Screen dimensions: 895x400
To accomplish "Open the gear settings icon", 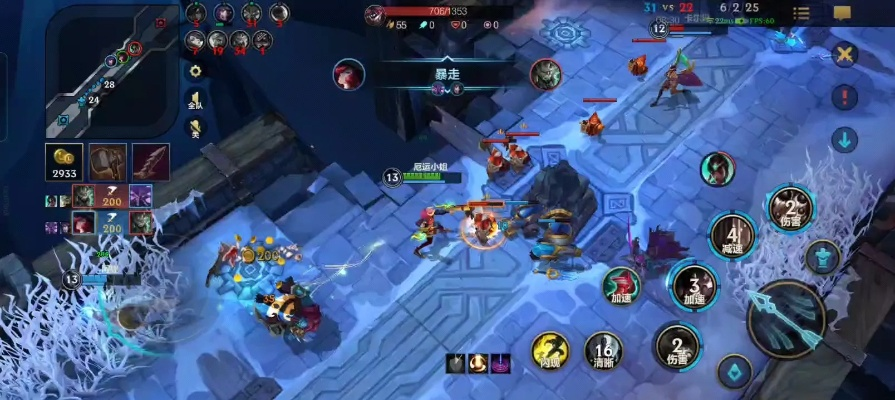I will 195,71.
